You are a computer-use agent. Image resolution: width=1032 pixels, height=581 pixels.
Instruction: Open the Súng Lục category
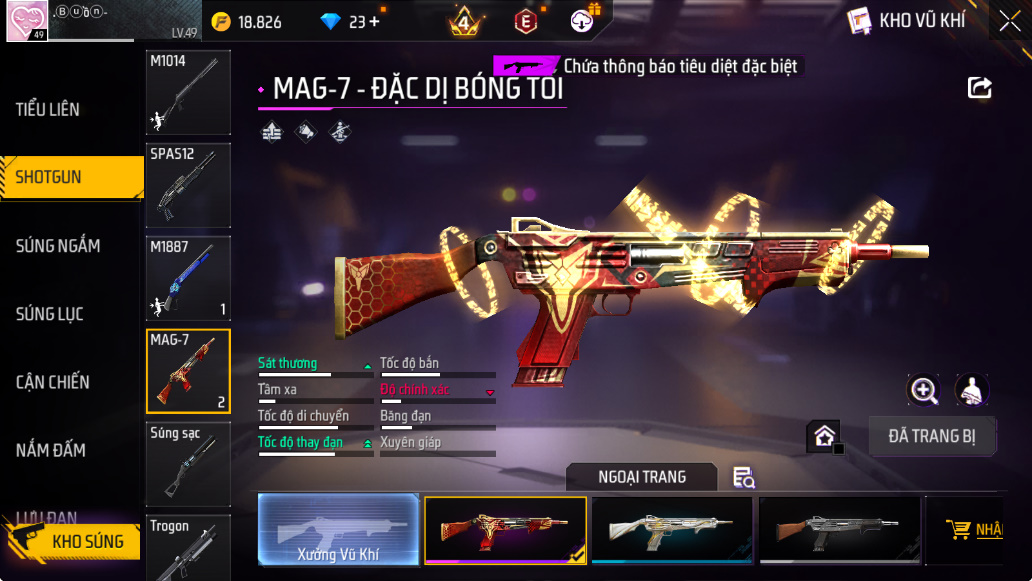click(50, 314)
